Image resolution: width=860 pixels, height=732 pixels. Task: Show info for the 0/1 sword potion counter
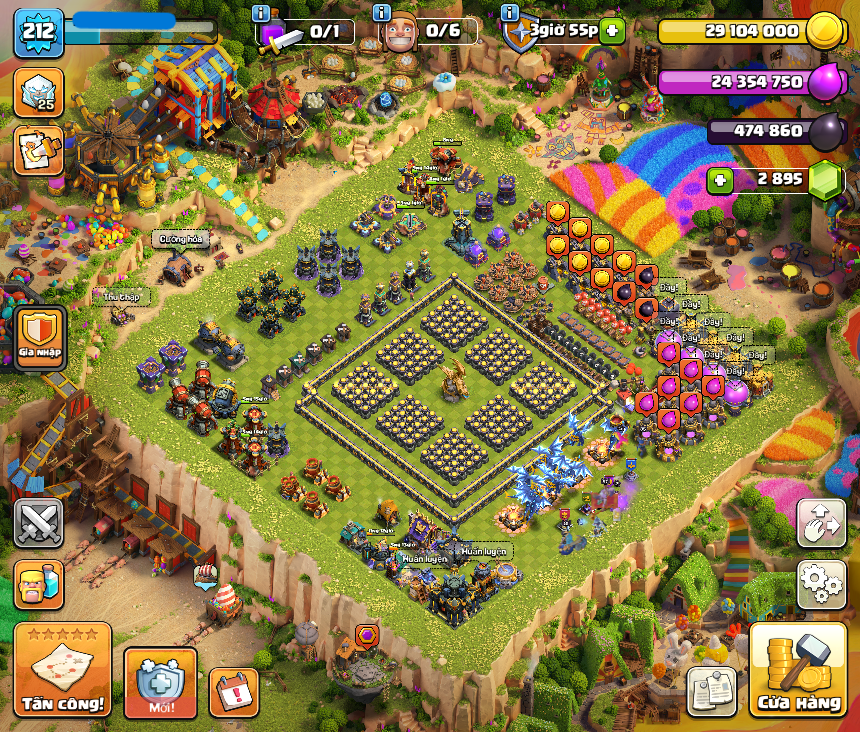(262, 13)
